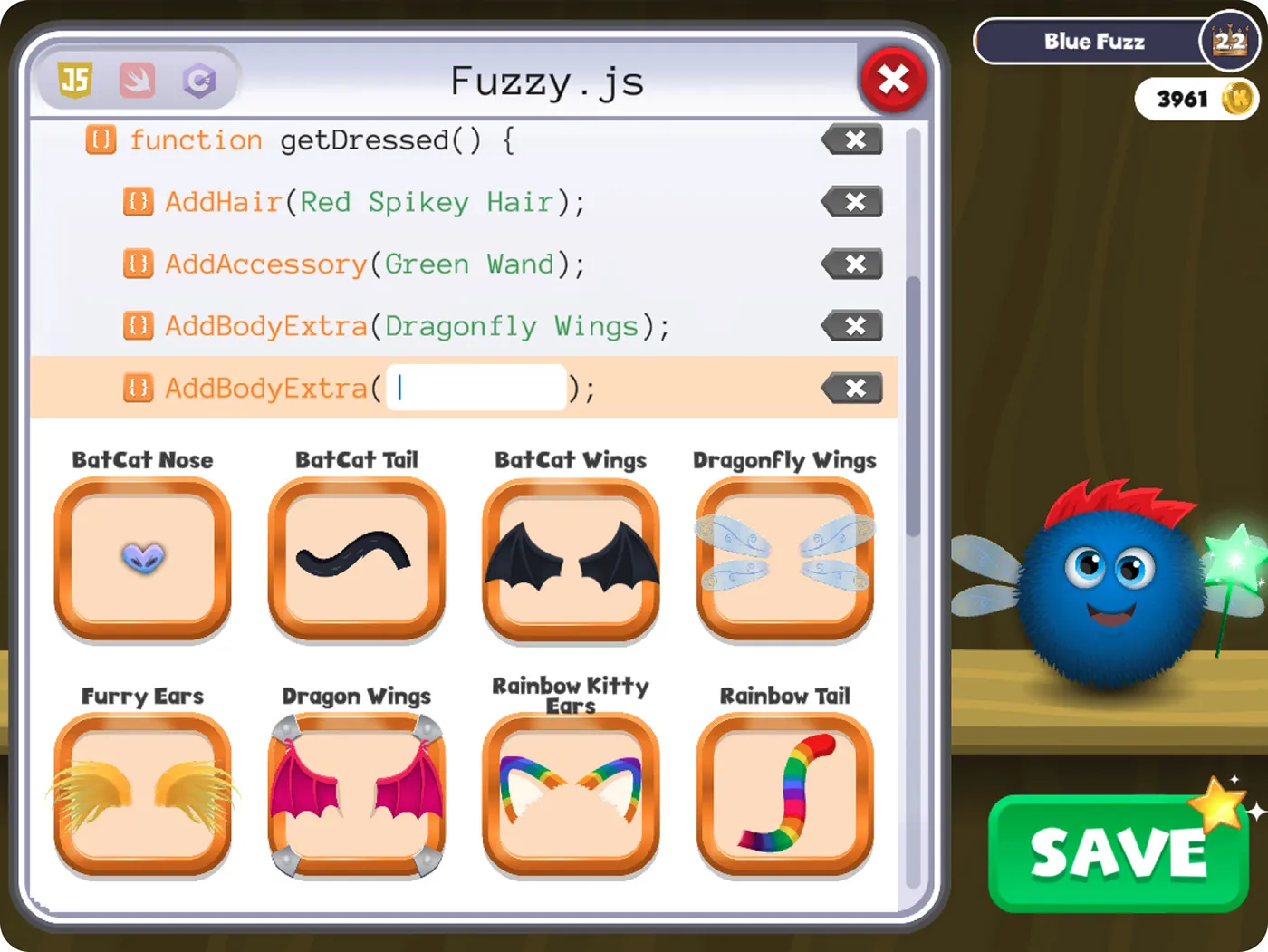Click the curly braces icon on the AddHair line
Screen dimensions: 1268x952
pyautogui.click(x=138, y=202)
